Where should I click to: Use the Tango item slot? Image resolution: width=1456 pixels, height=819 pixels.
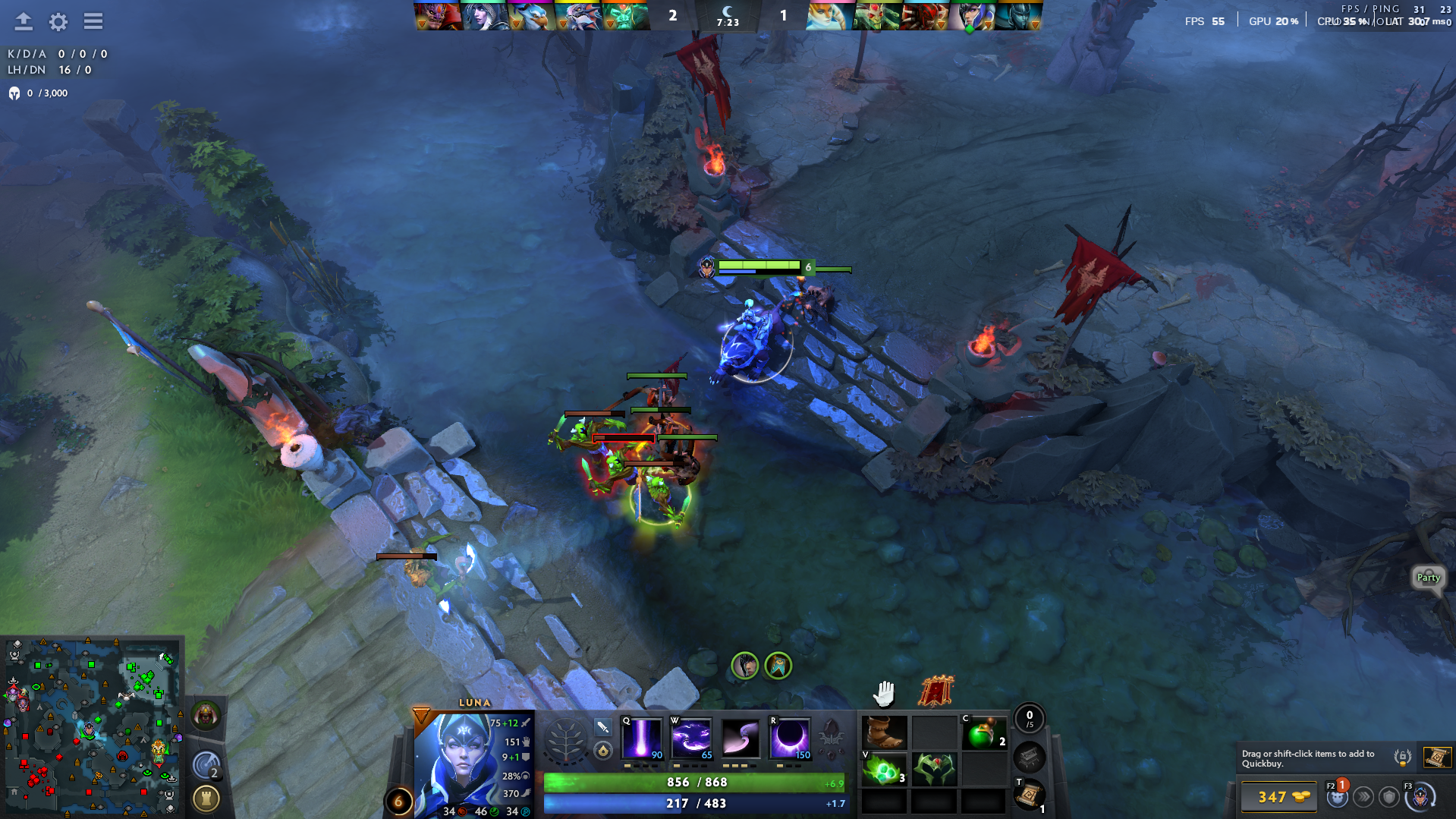point(884,770)
